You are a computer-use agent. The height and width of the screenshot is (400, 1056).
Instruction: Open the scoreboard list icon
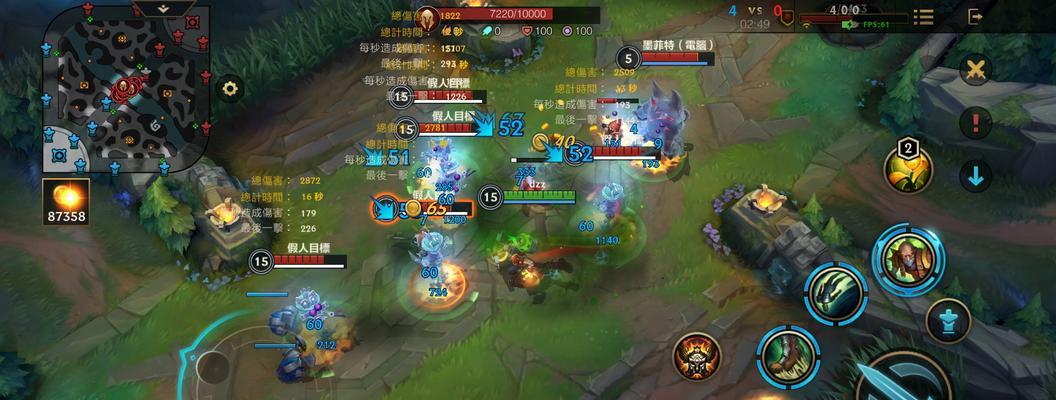click(x=923, y=17)
